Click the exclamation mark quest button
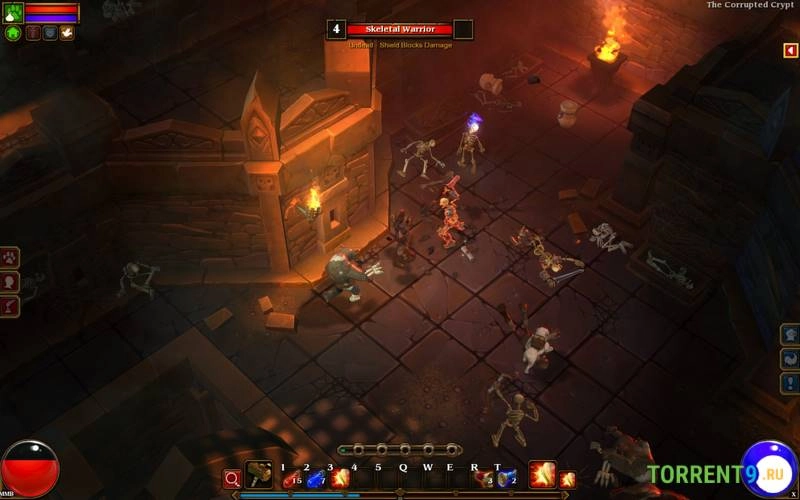Image resolution: width=800 pixels, height=500 pixels. (x=790, y=383)
